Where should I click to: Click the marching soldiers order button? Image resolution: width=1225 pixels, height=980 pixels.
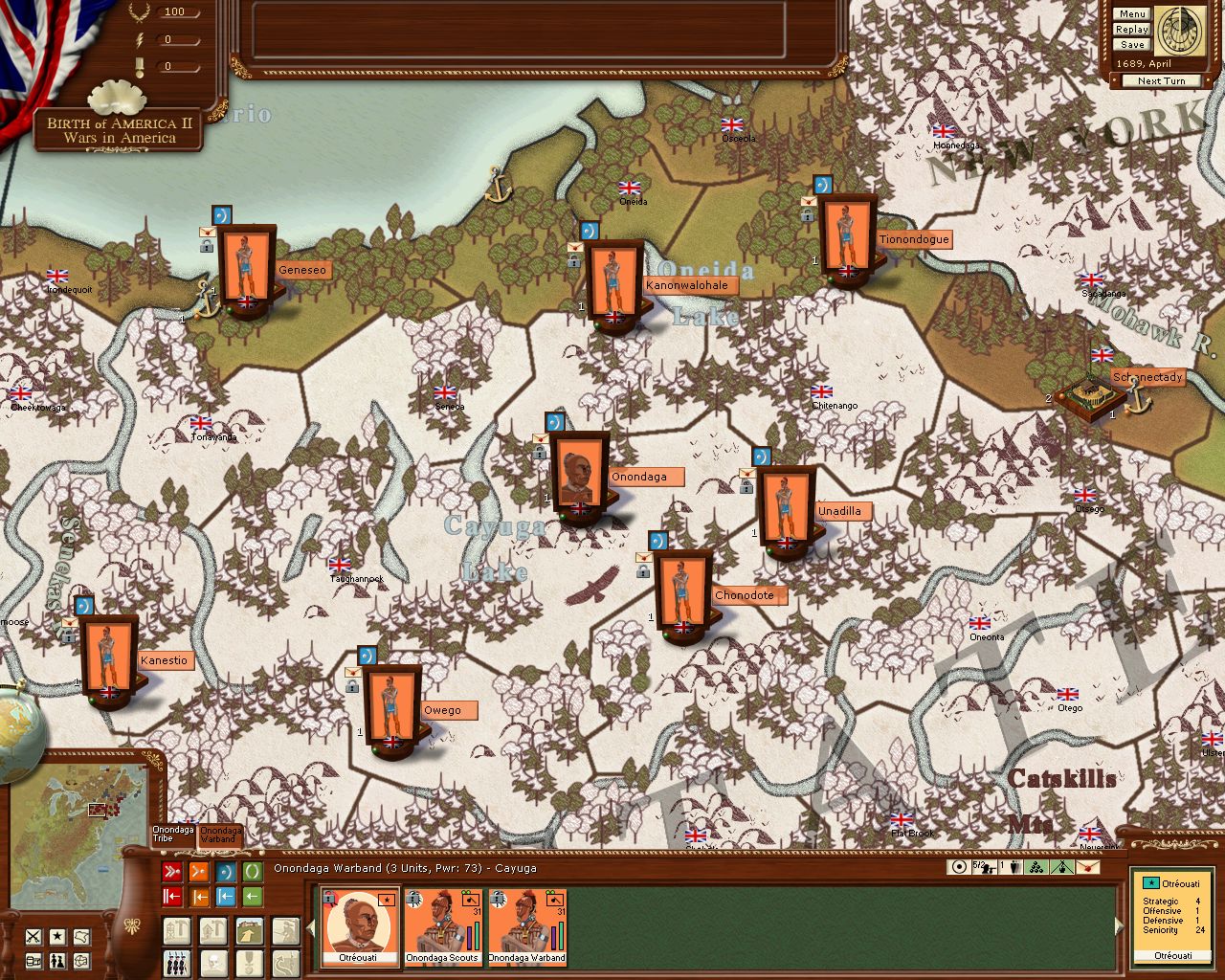(177, 962)
